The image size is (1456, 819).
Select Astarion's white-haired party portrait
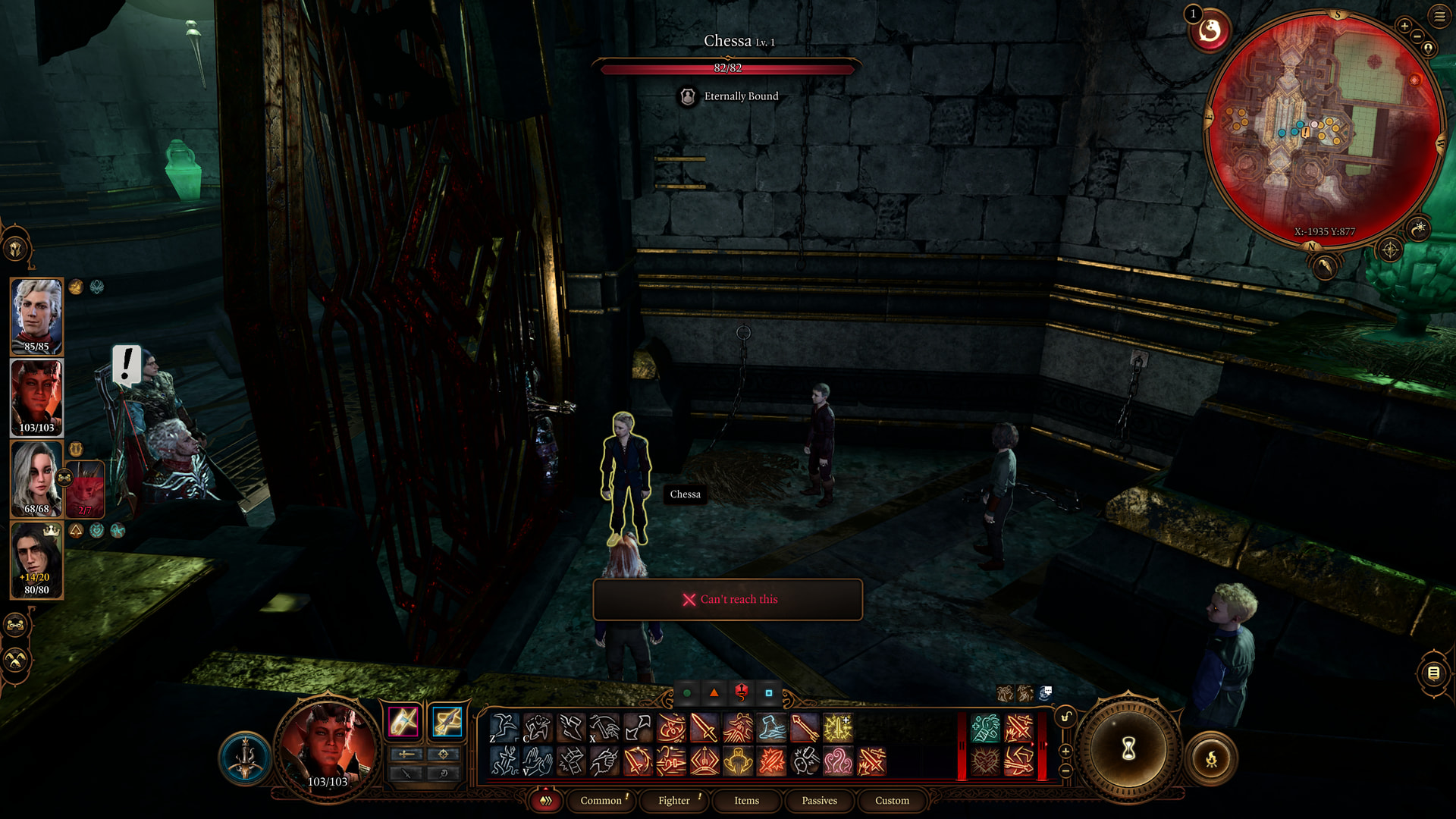coord(36,316)
